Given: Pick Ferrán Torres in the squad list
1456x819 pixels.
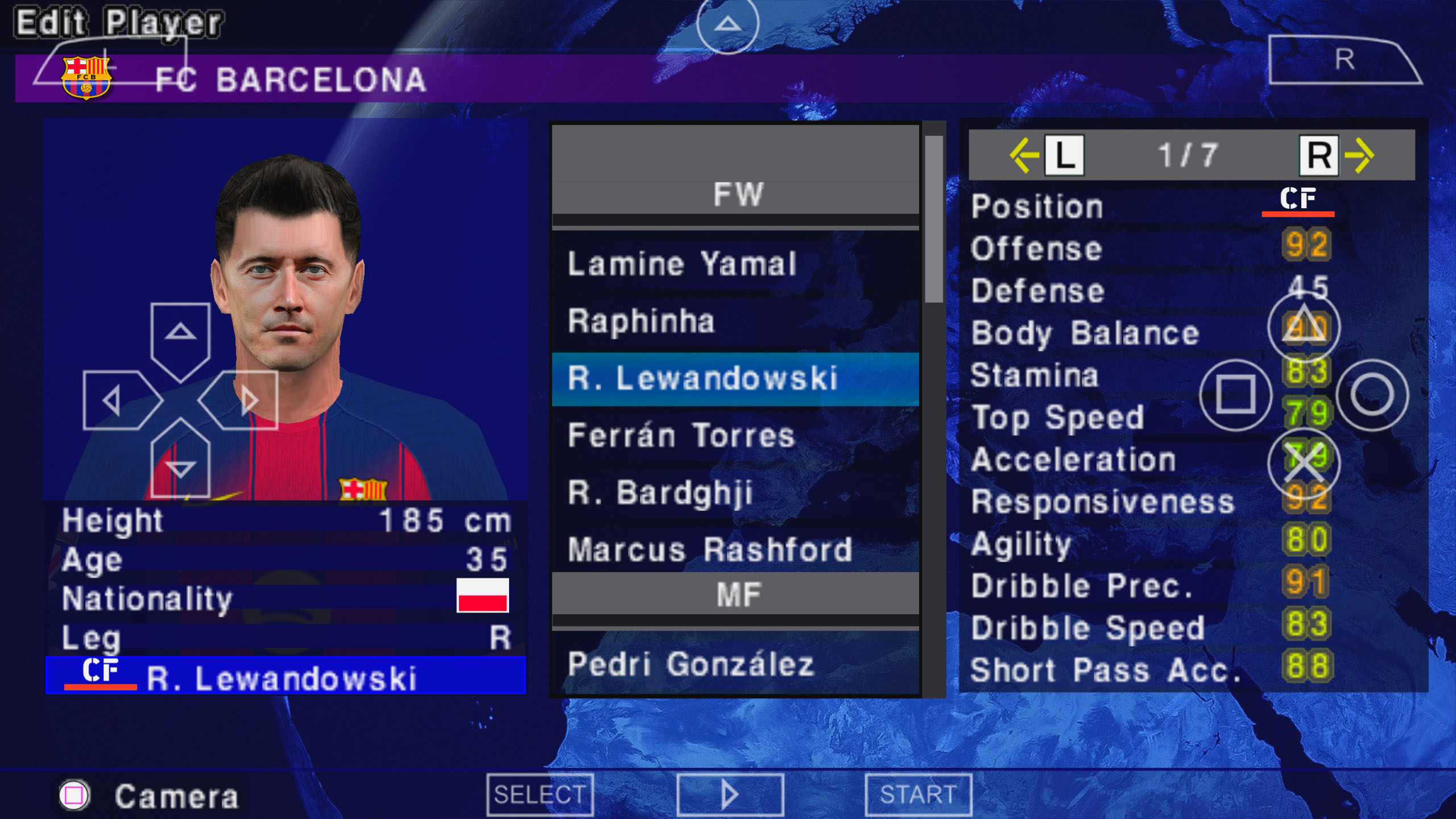Looking at the screenshot, I should [735, 436].
